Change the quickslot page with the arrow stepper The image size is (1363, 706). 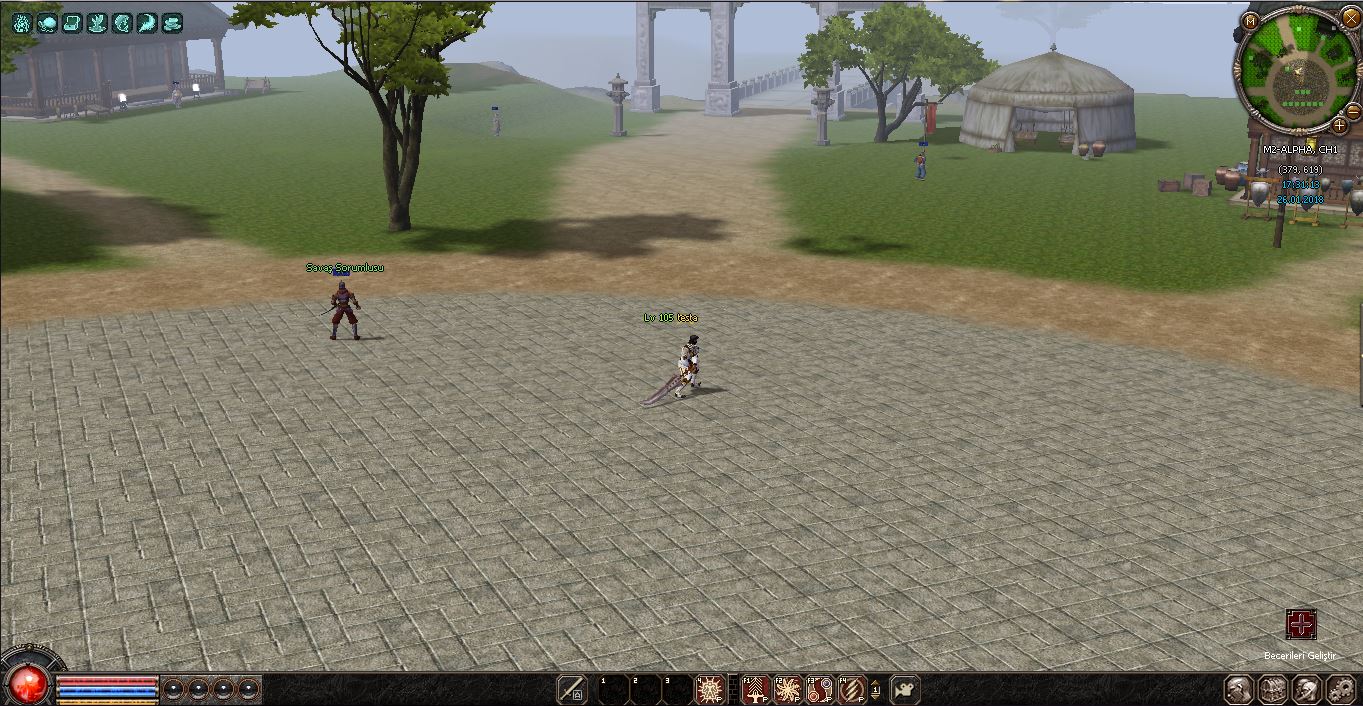[876, 689]
